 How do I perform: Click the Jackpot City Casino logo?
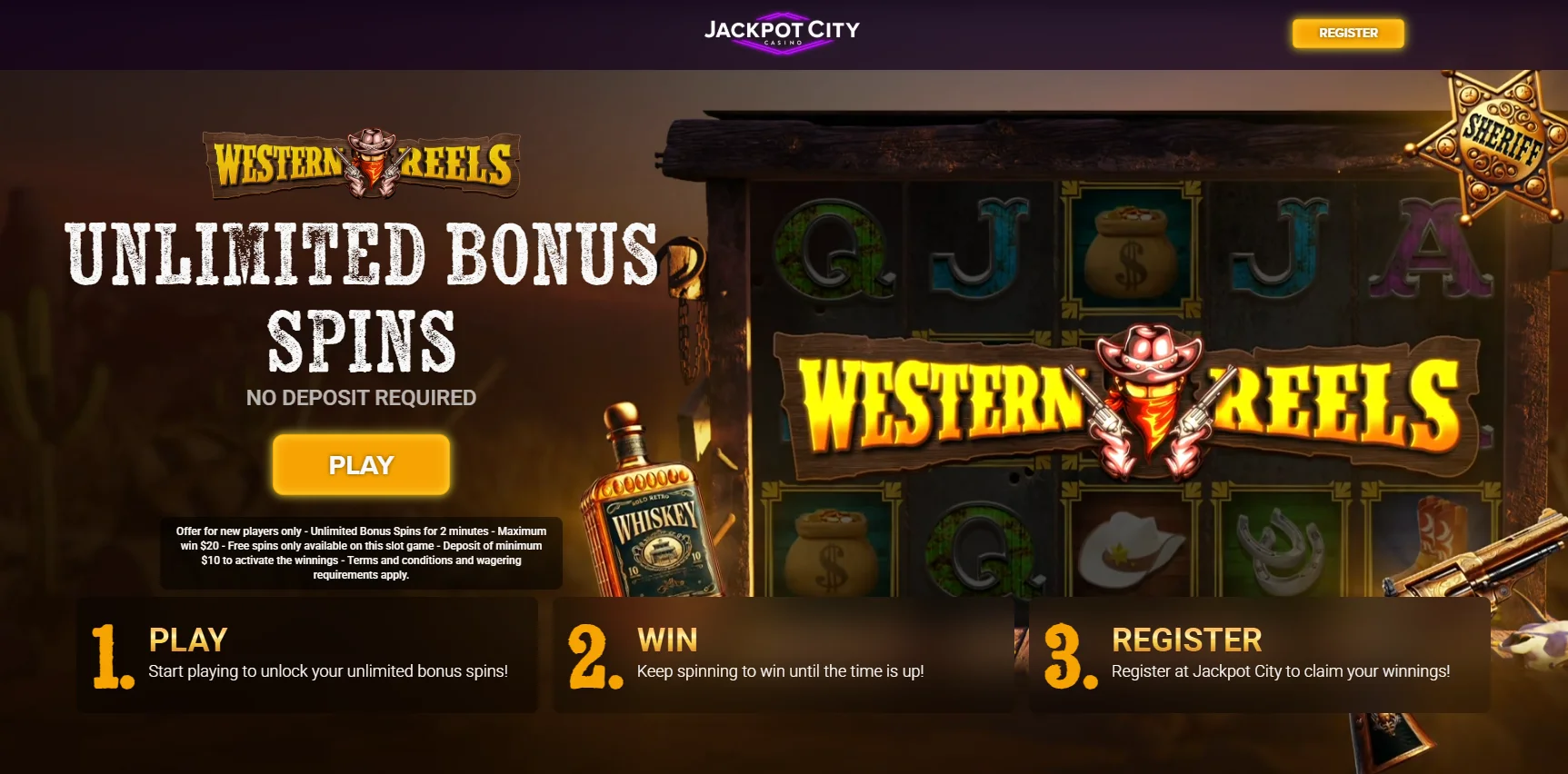[782, 30]
